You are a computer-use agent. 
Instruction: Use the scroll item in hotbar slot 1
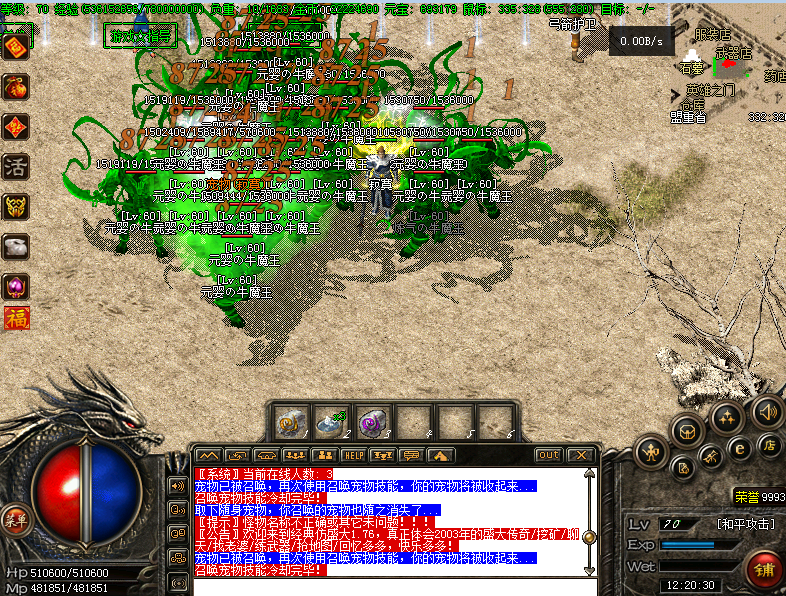tap(291, 423)
